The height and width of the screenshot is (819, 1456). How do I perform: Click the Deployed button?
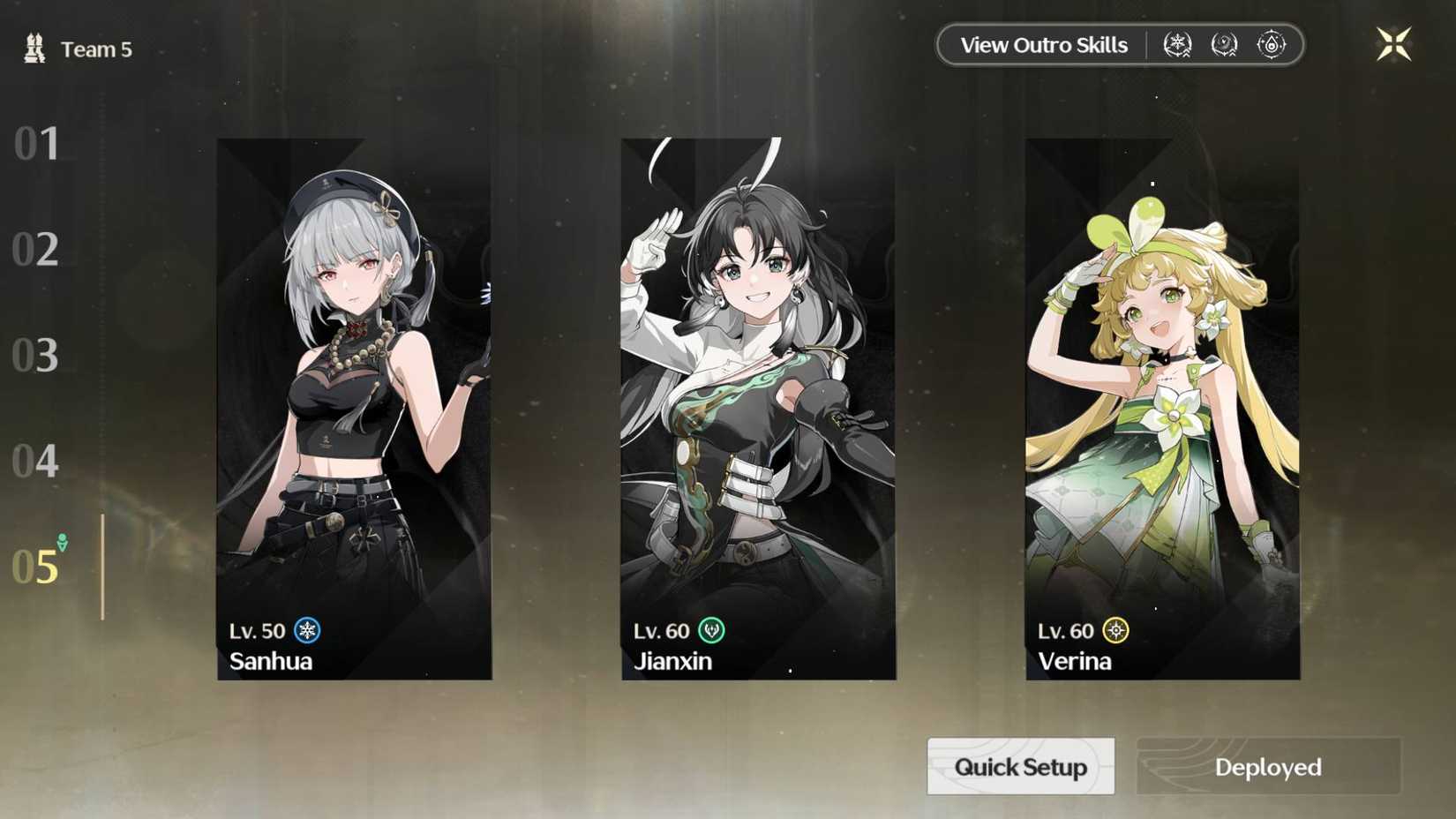(1268, 767)
